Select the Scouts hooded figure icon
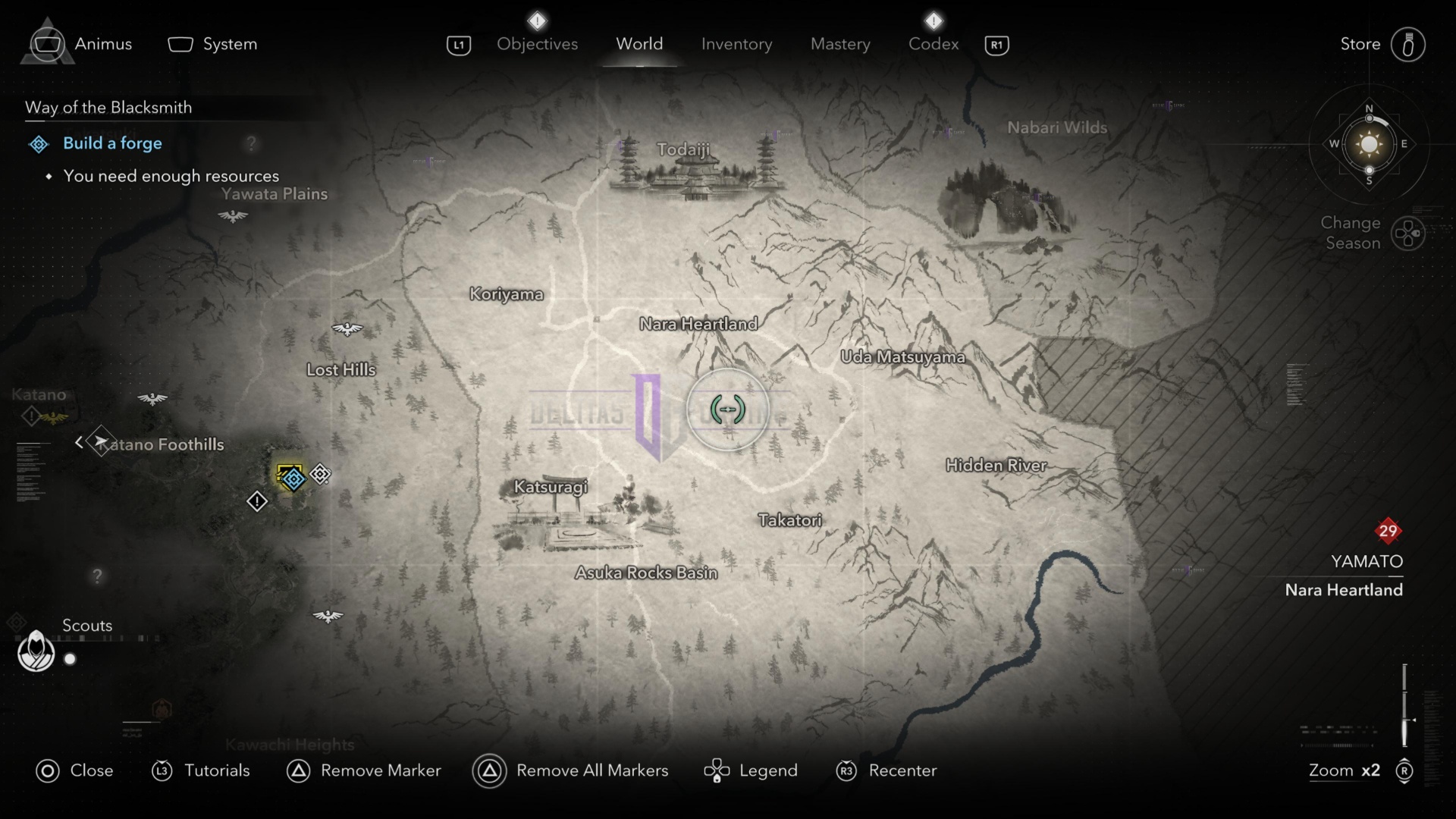Viewport: 1456px width, 819px height. (x=36, y=651)
